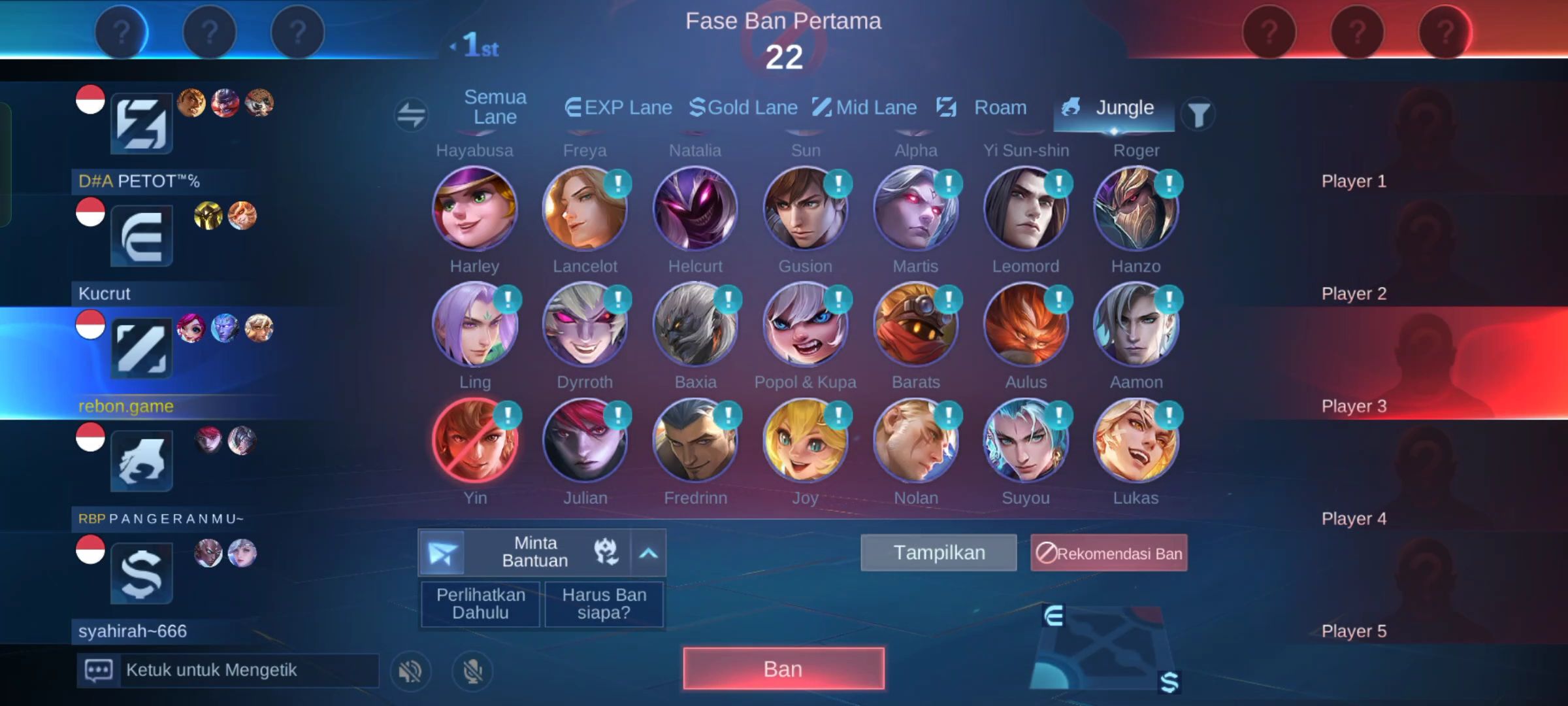Viewport: 1568px width, 706px height.
Task: Select Ling hero portrait
Action: [x=474, y=325]
